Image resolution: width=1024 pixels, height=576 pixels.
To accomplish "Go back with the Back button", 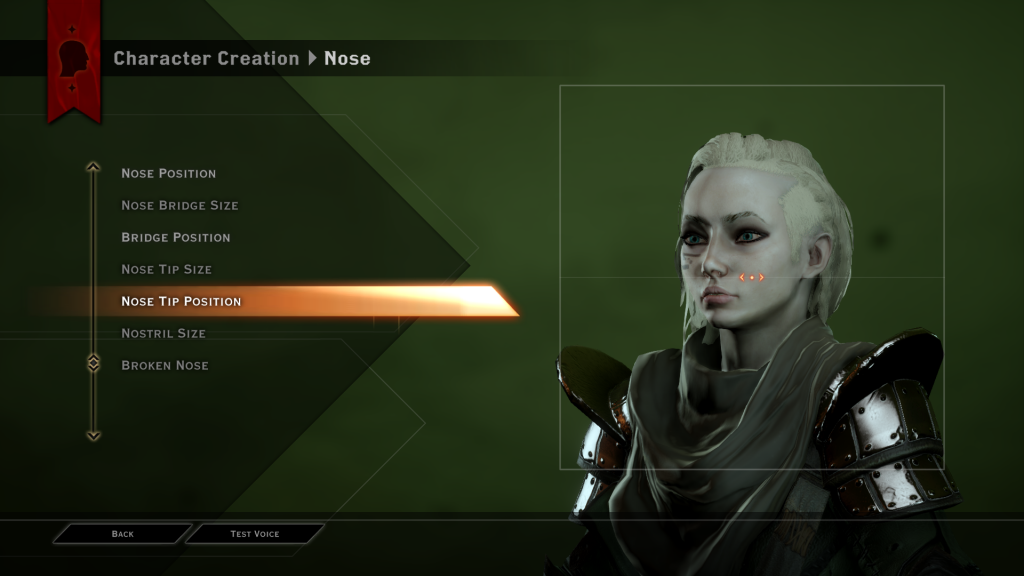I will 122,534.
